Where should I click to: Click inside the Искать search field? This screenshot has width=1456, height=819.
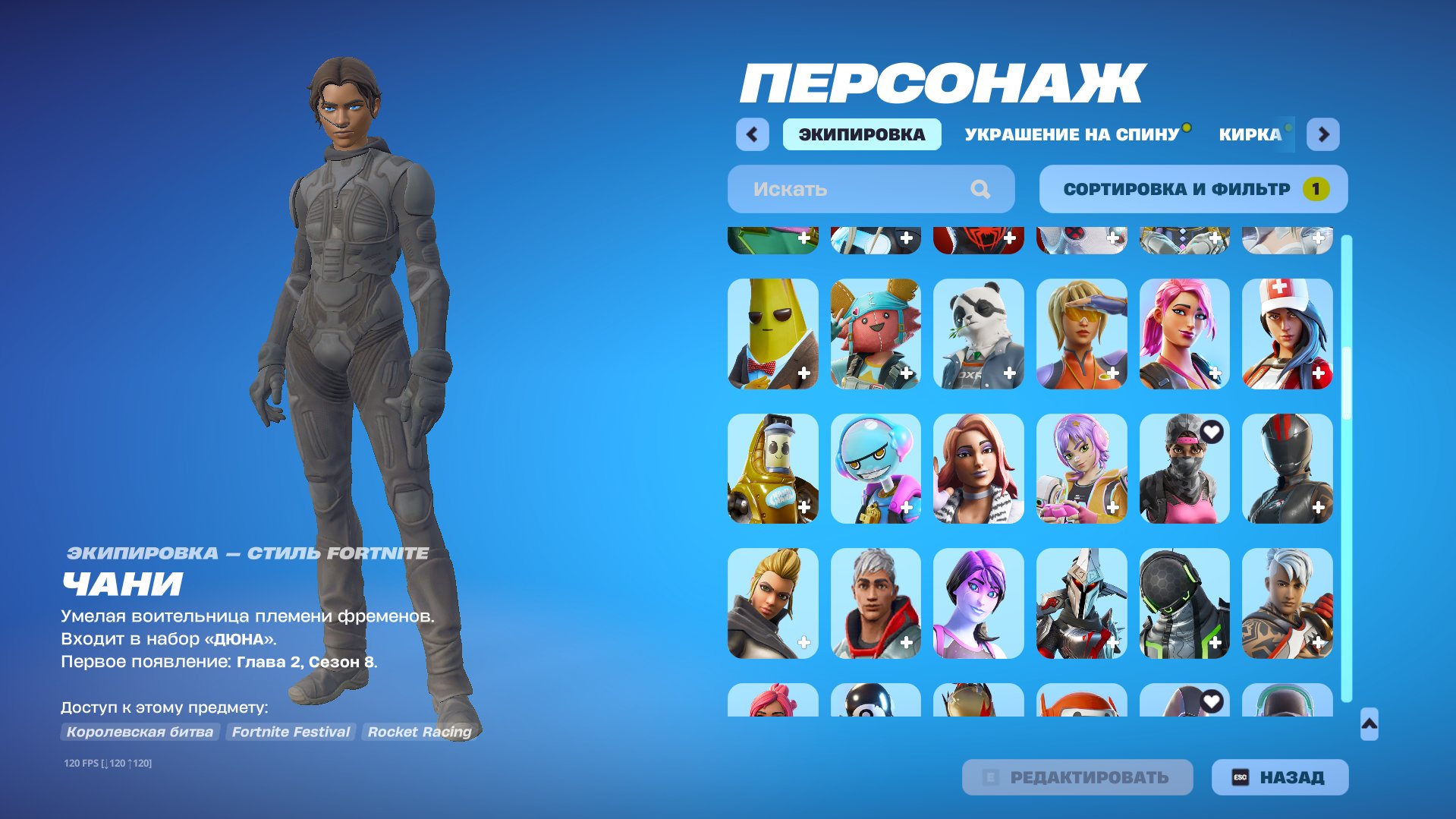click(835, 189)
